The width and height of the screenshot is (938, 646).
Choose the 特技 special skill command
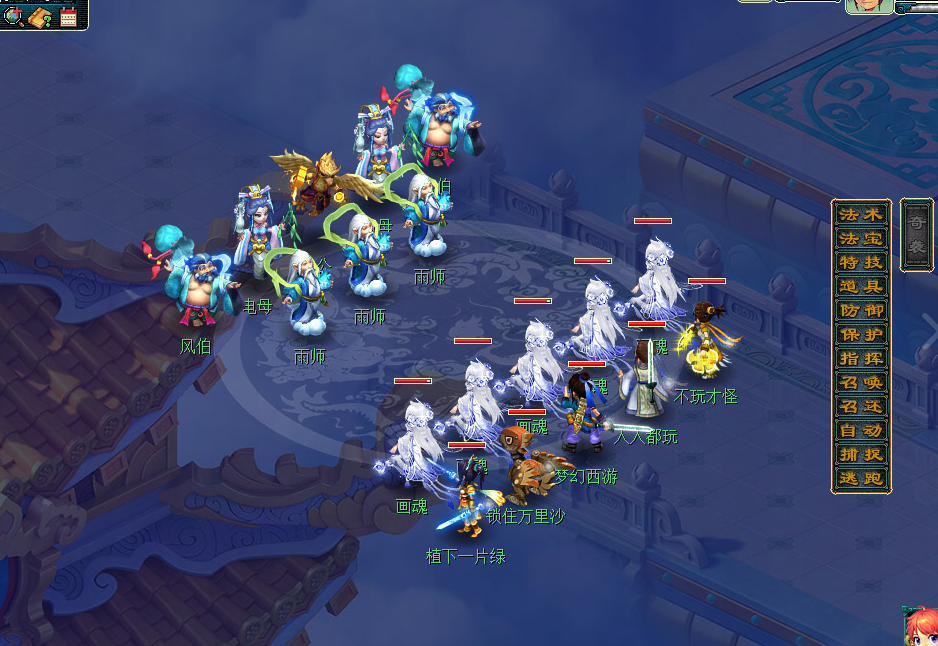click(861, 263)
